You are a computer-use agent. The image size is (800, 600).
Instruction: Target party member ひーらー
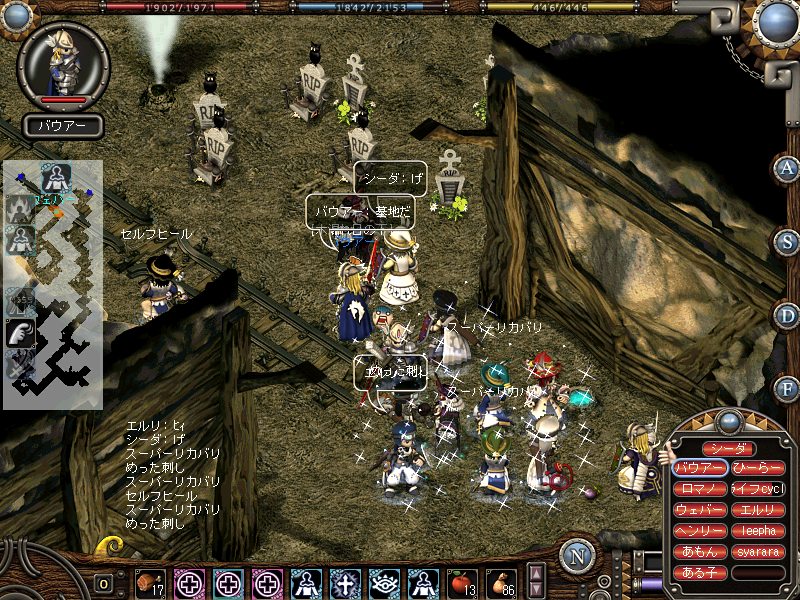[757, 468]
